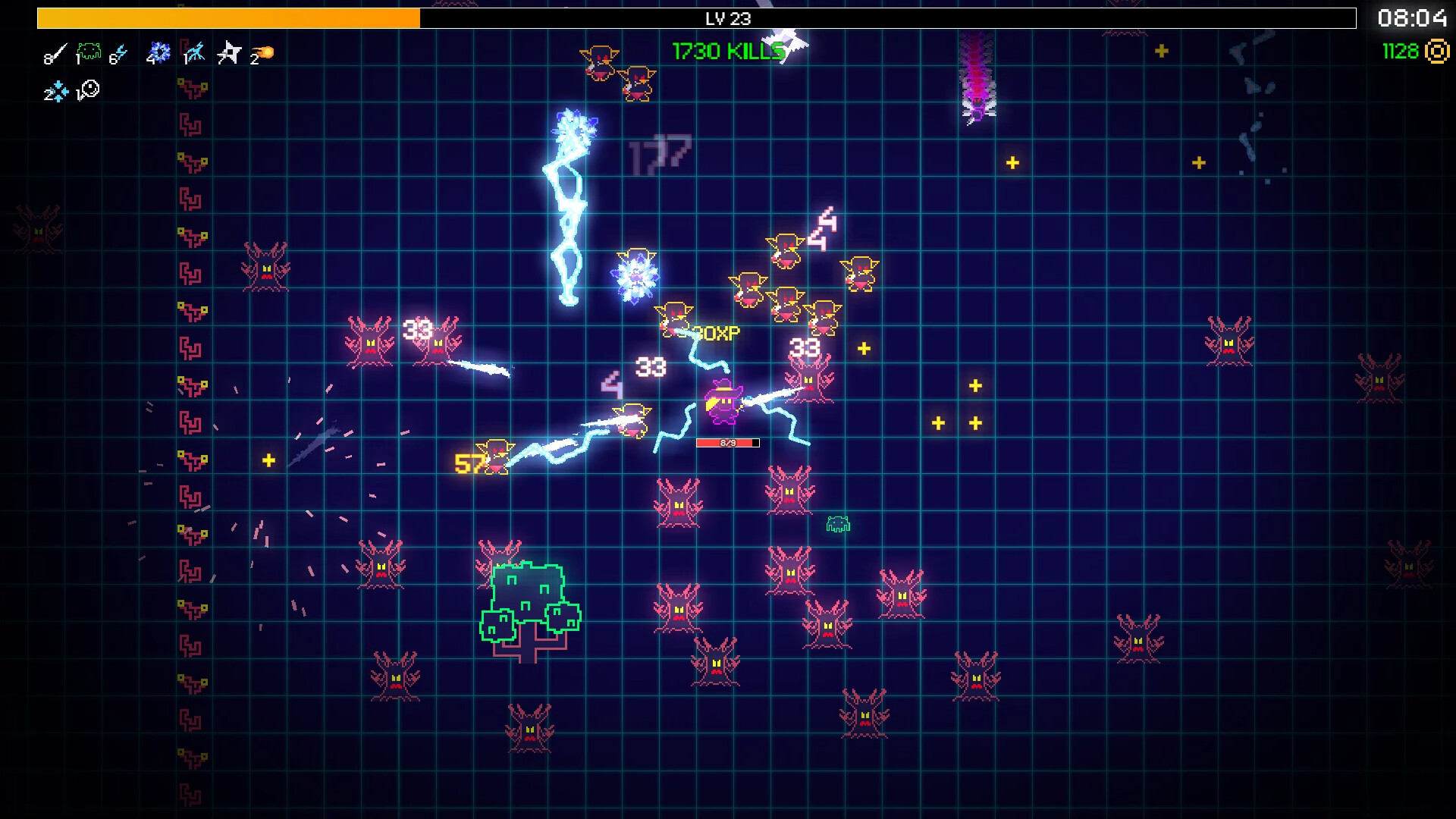Click the blue flower burst weapon icon
1456x819 pixels.
click(x=160, y=52)
